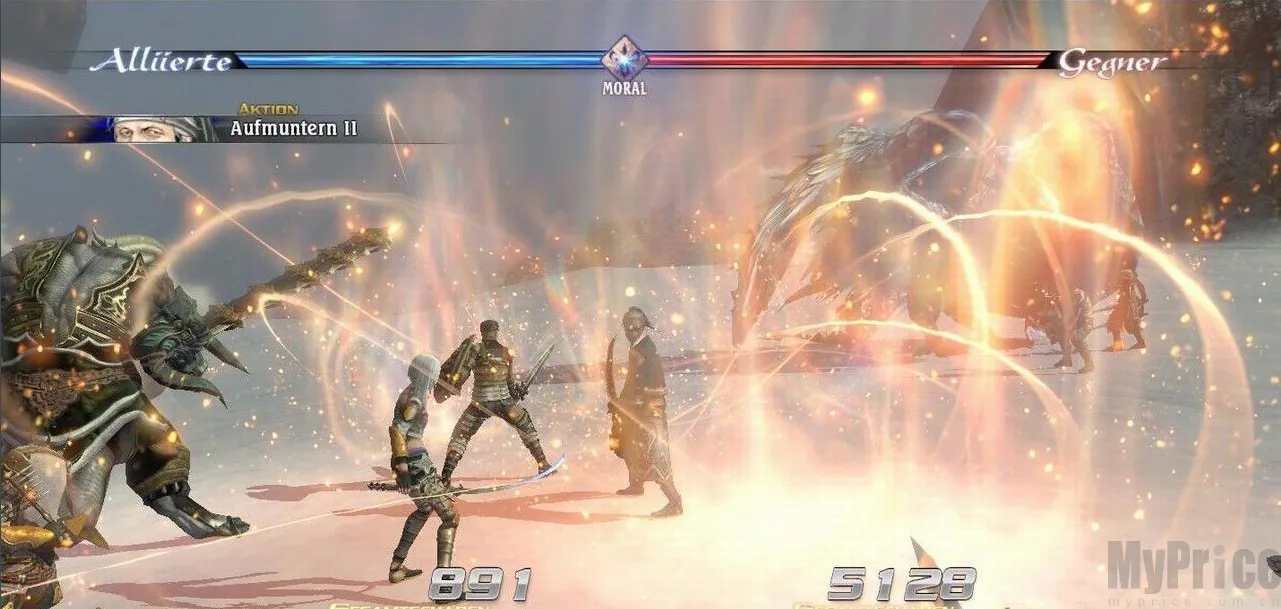Viewport: 1281px width, 609px height.
Task: Select the Aufmuntern II action label
Action: pyautogui.click(x=293, y=129)
